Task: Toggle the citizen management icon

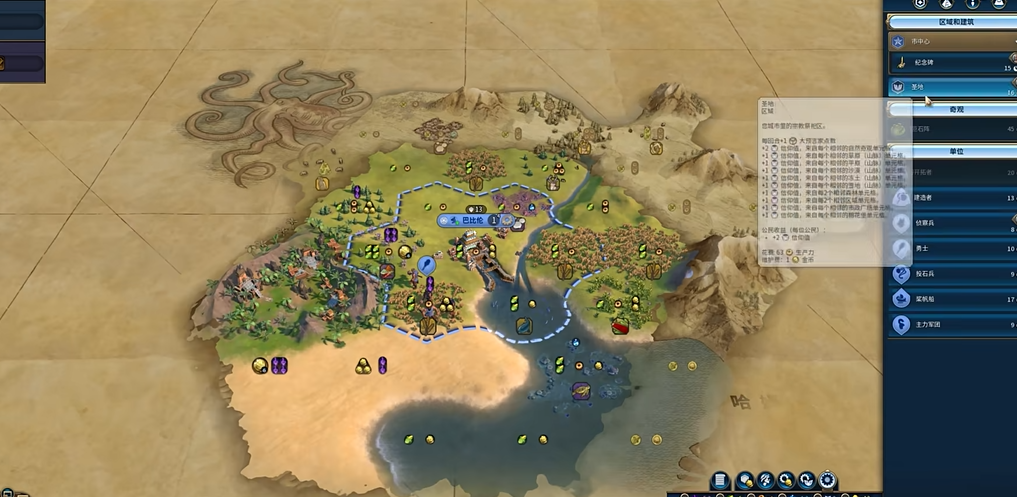Action: click(x=766, y=482)
